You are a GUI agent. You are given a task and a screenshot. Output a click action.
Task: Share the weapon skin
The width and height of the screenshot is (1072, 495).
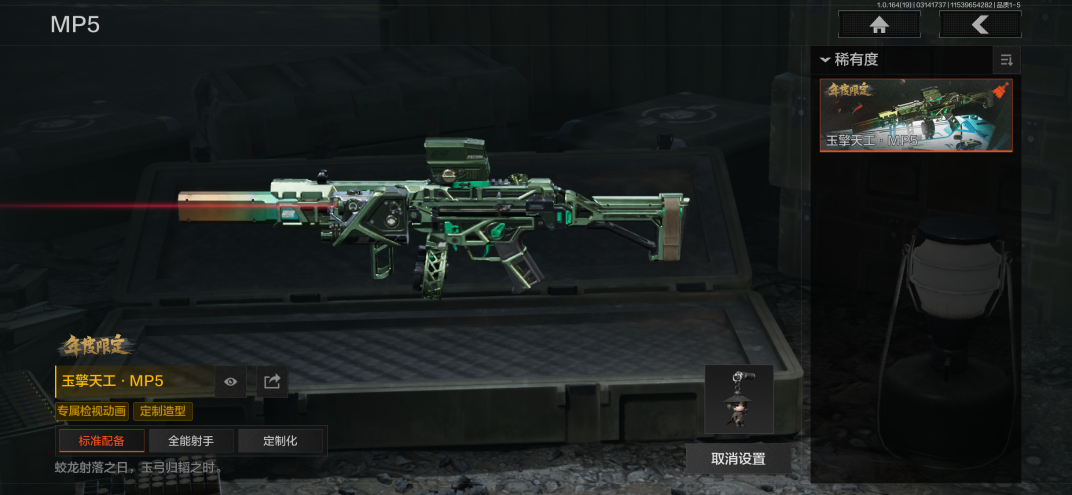[271, 381]
